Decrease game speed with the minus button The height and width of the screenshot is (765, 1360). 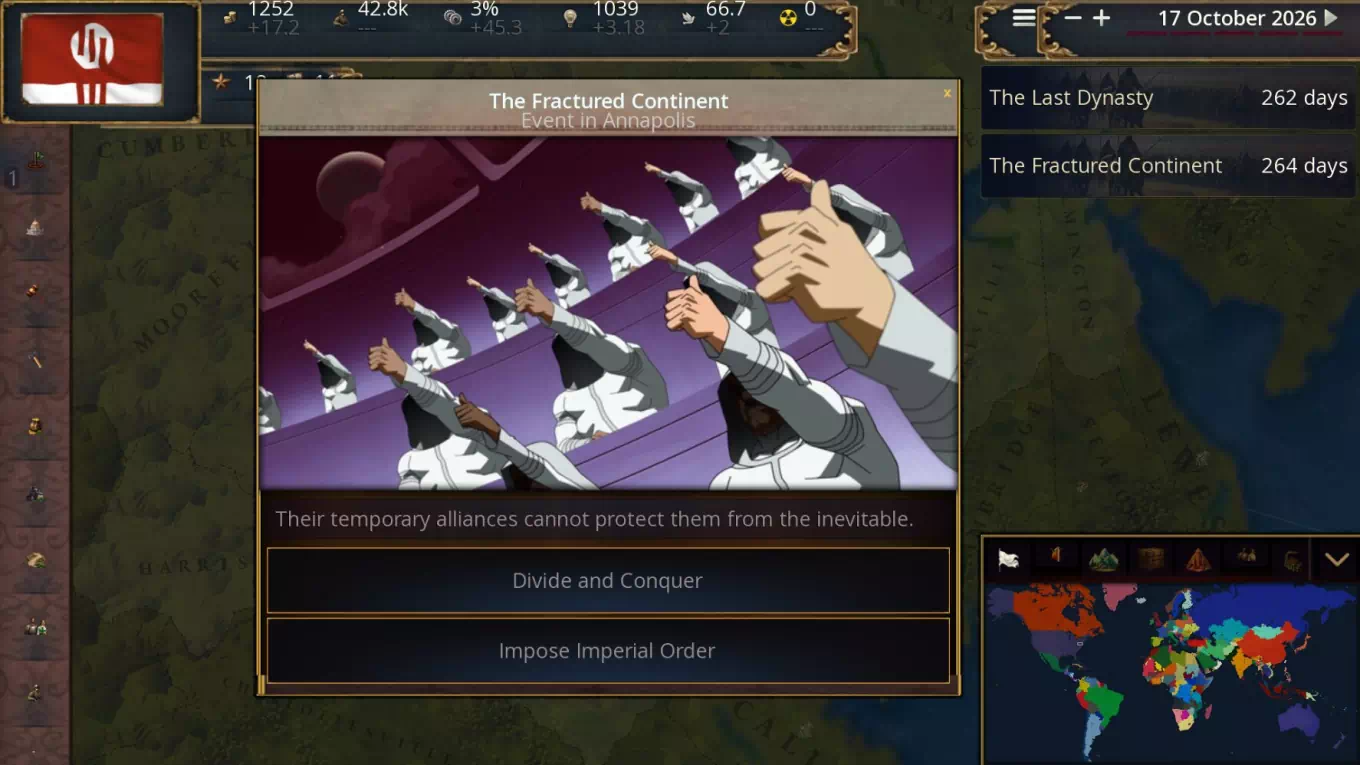point(1073,18)
